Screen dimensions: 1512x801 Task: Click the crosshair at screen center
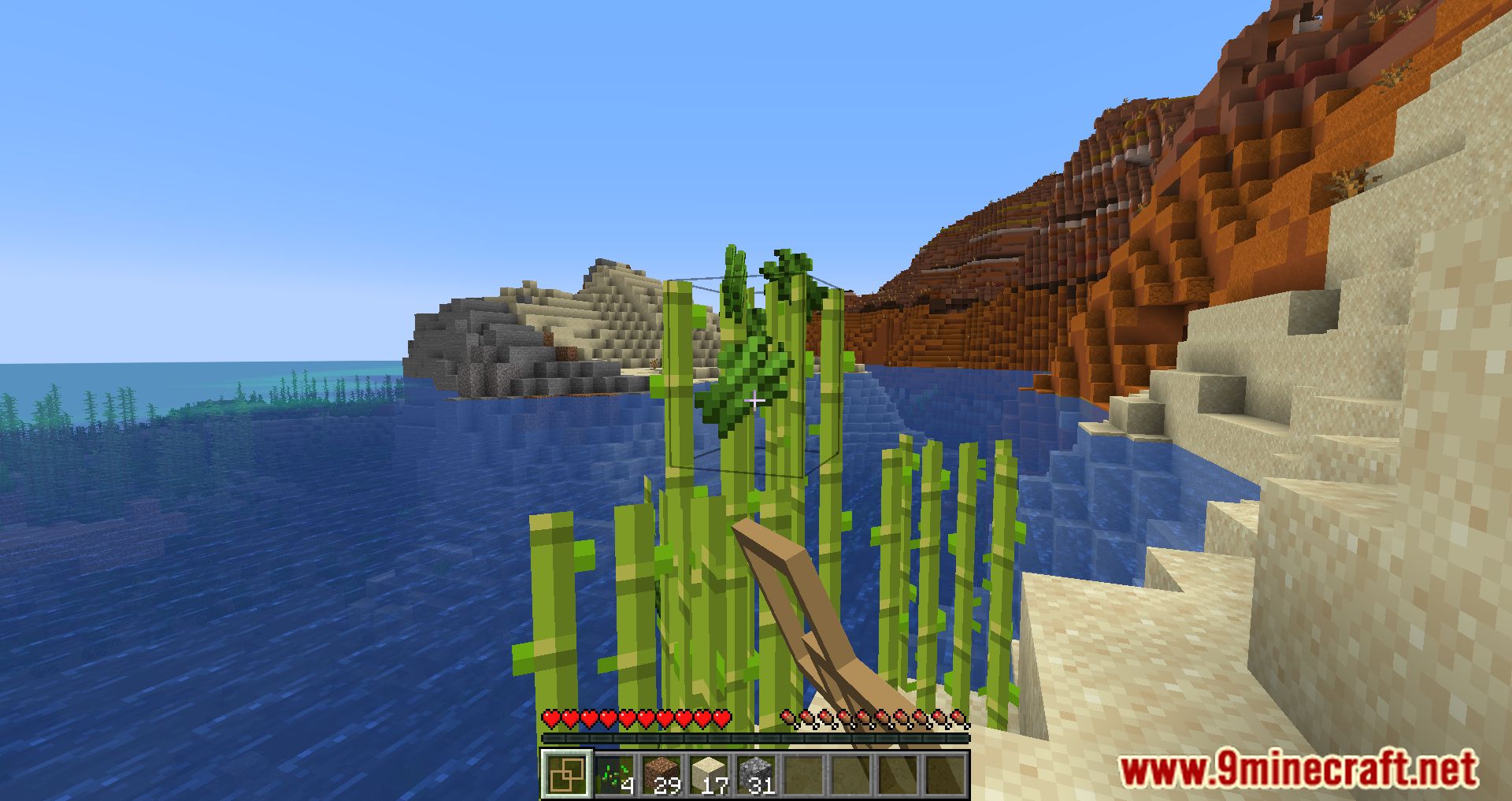tap(756, 401)
